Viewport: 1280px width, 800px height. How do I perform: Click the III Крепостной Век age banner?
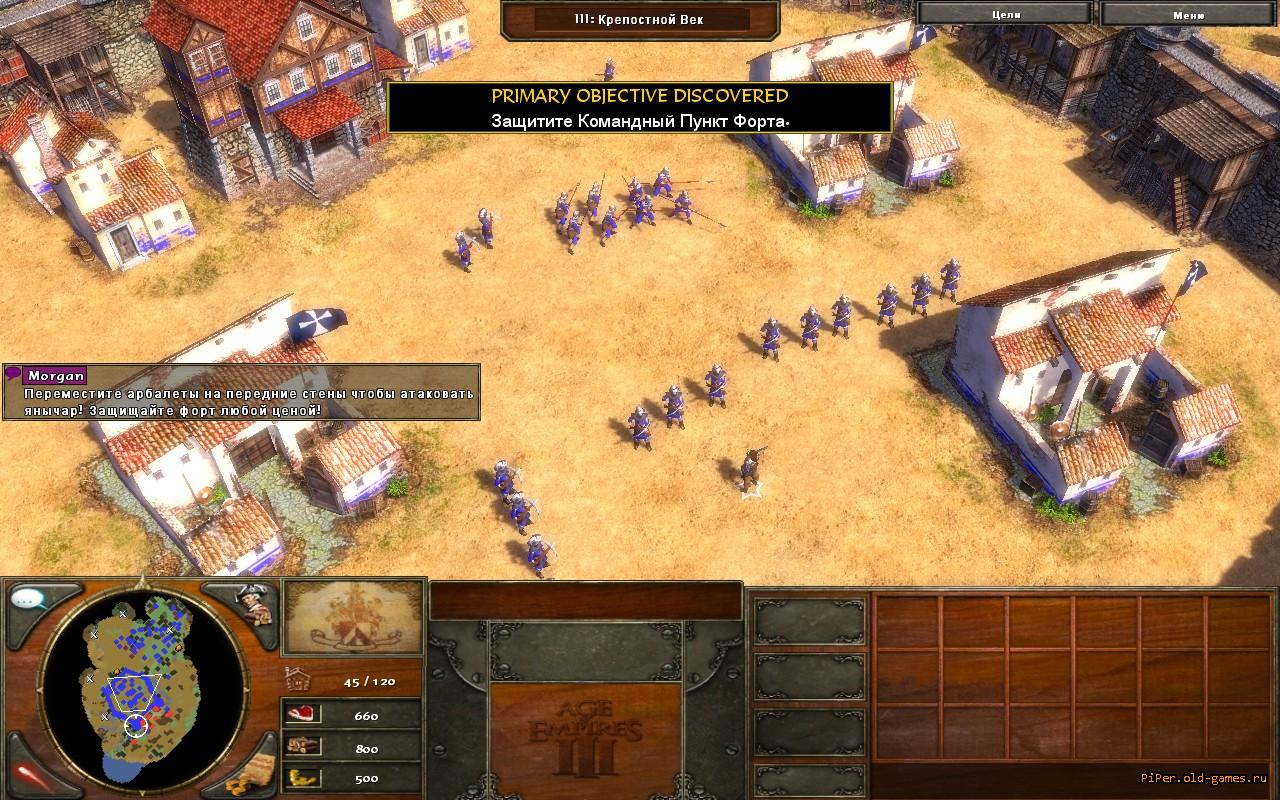(x=640, y=18)
